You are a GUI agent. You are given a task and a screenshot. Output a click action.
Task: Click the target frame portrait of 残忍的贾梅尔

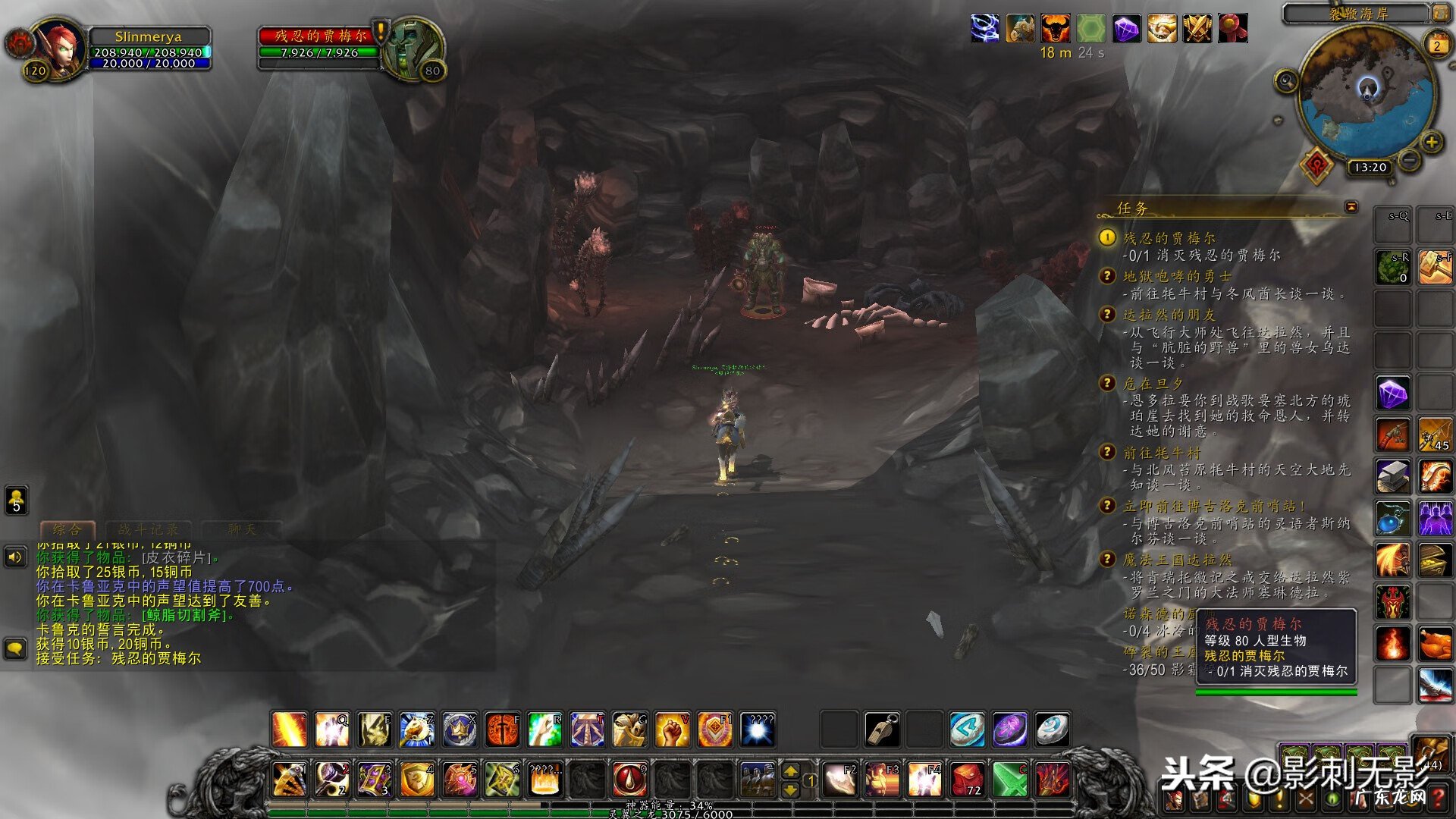pyautogui.click(x=413, y=49)
